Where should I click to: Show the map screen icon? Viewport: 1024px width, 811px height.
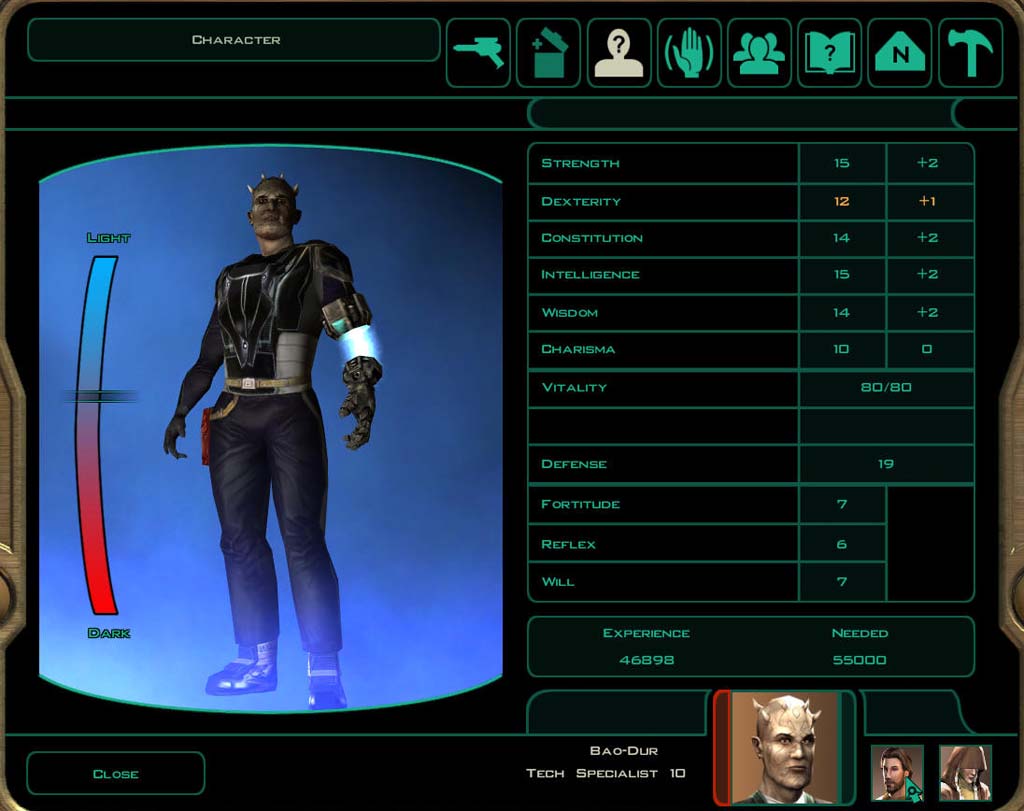coord(900,53)
